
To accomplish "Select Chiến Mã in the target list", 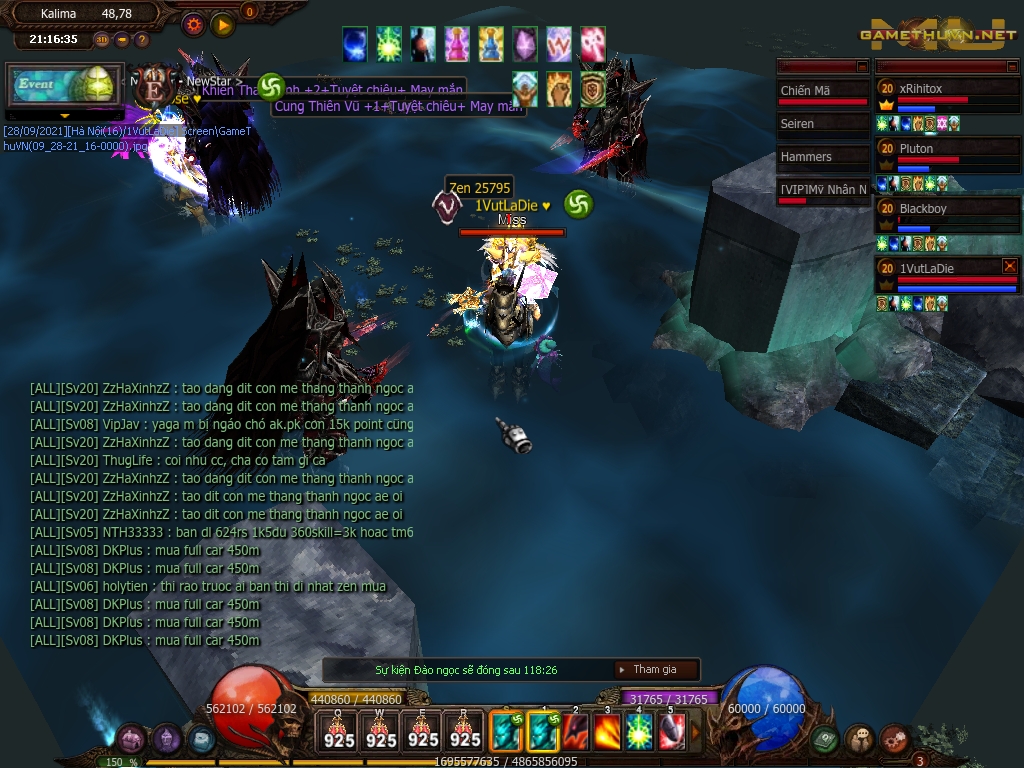I will point(822,92).
